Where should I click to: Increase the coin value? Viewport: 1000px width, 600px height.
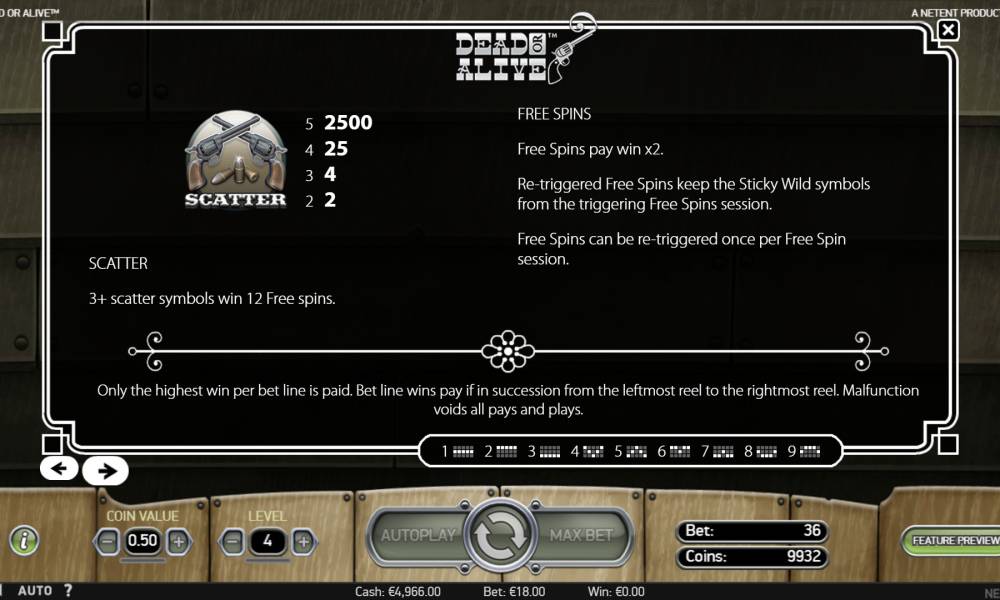click(178, 541)
